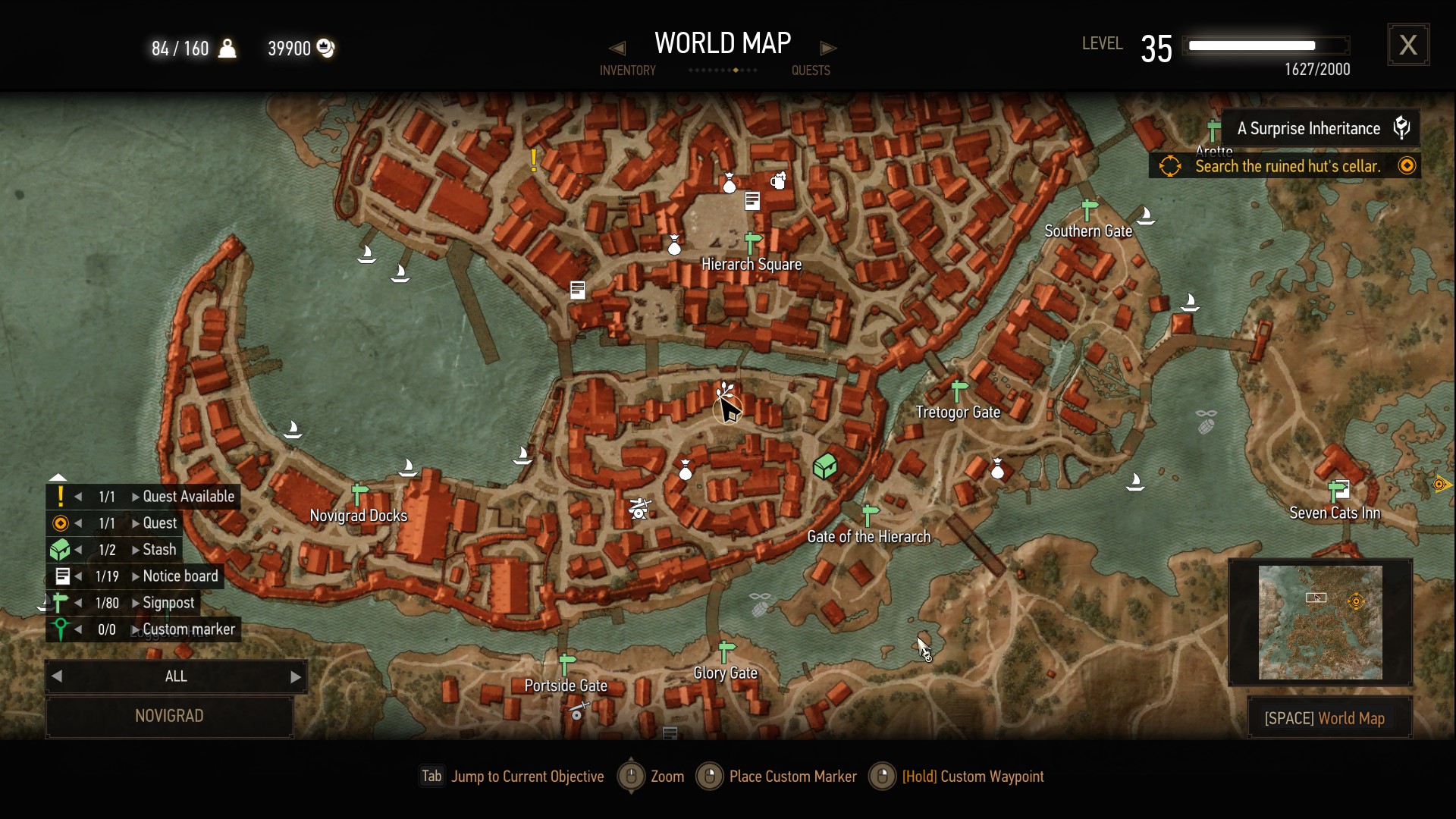
Task: Click the yellow exclamation quest marker
Action: click(534, 160)
